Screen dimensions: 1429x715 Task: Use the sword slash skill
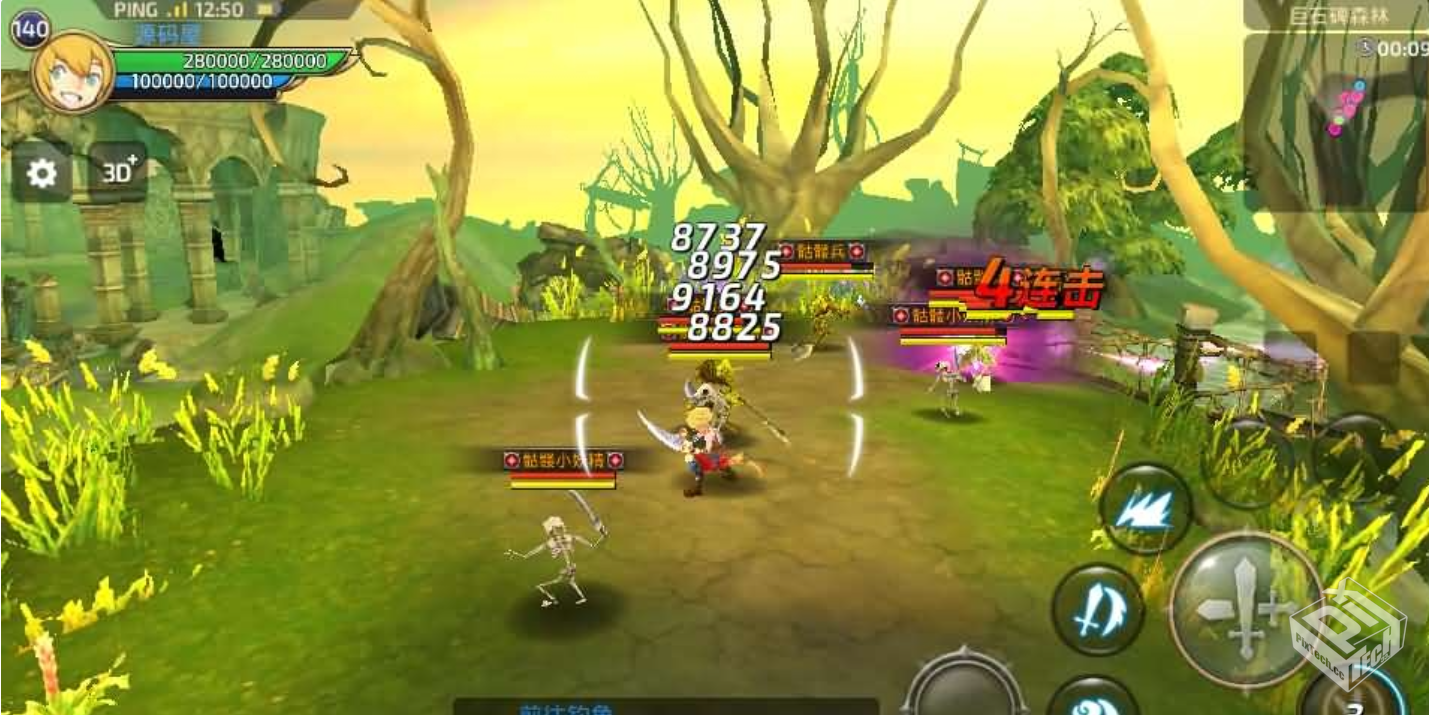[x=1097, y=608]
